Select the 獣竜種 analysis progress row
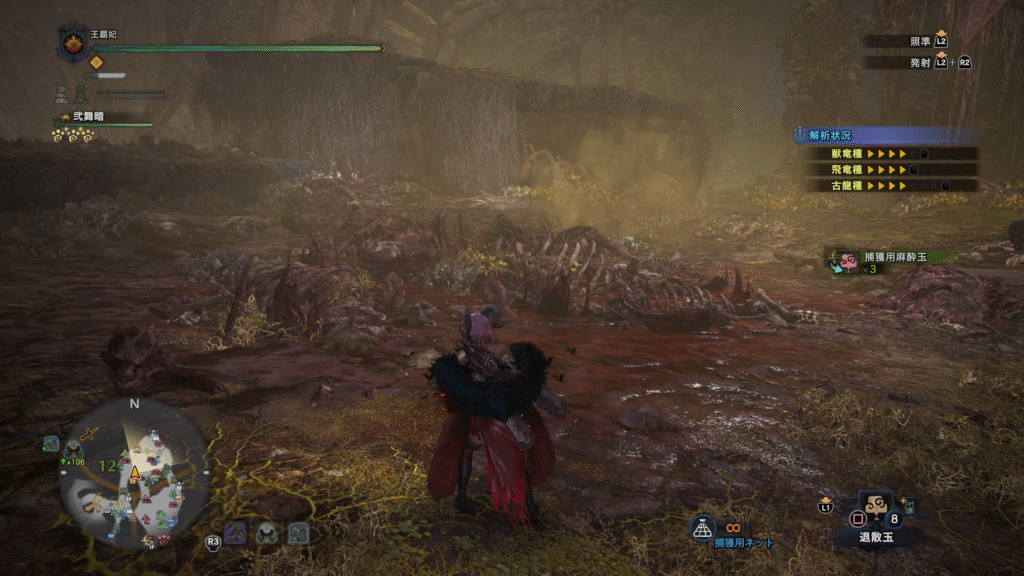The height and width of the screenshot is (576, 1024). coord(886,154)
